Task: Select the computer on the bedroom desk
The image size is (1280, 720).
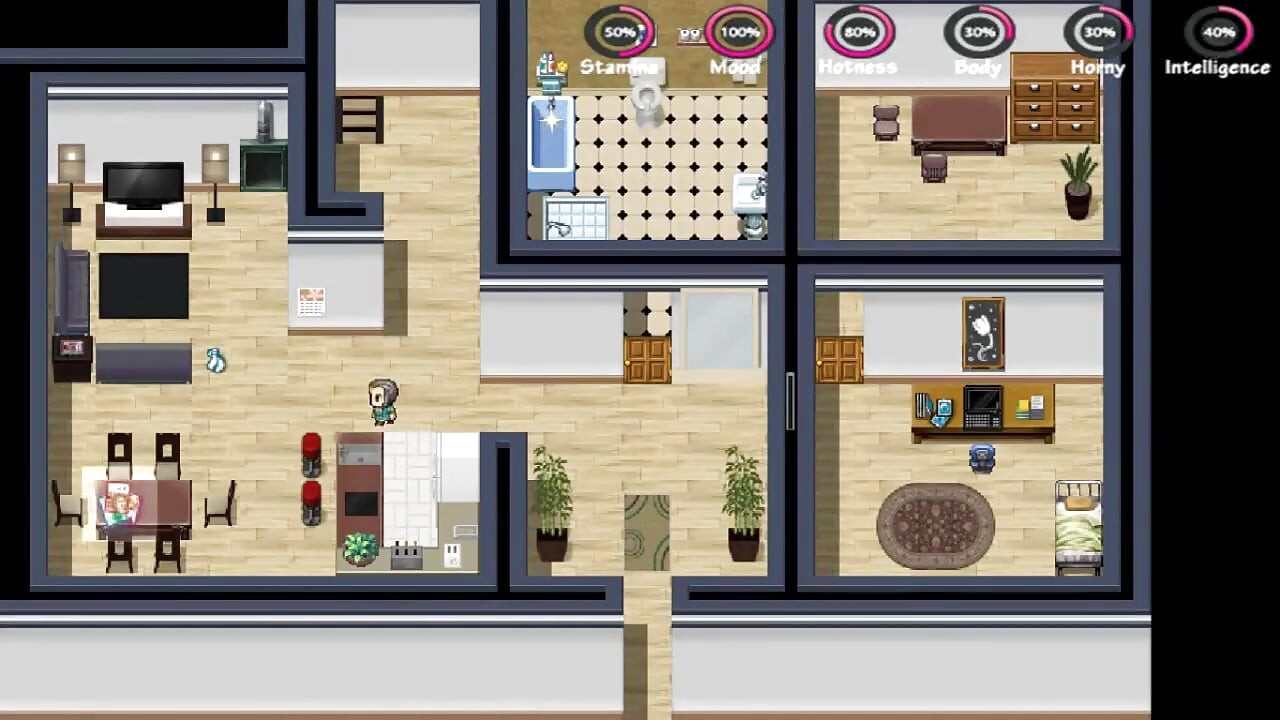Action: pos(981,405)
